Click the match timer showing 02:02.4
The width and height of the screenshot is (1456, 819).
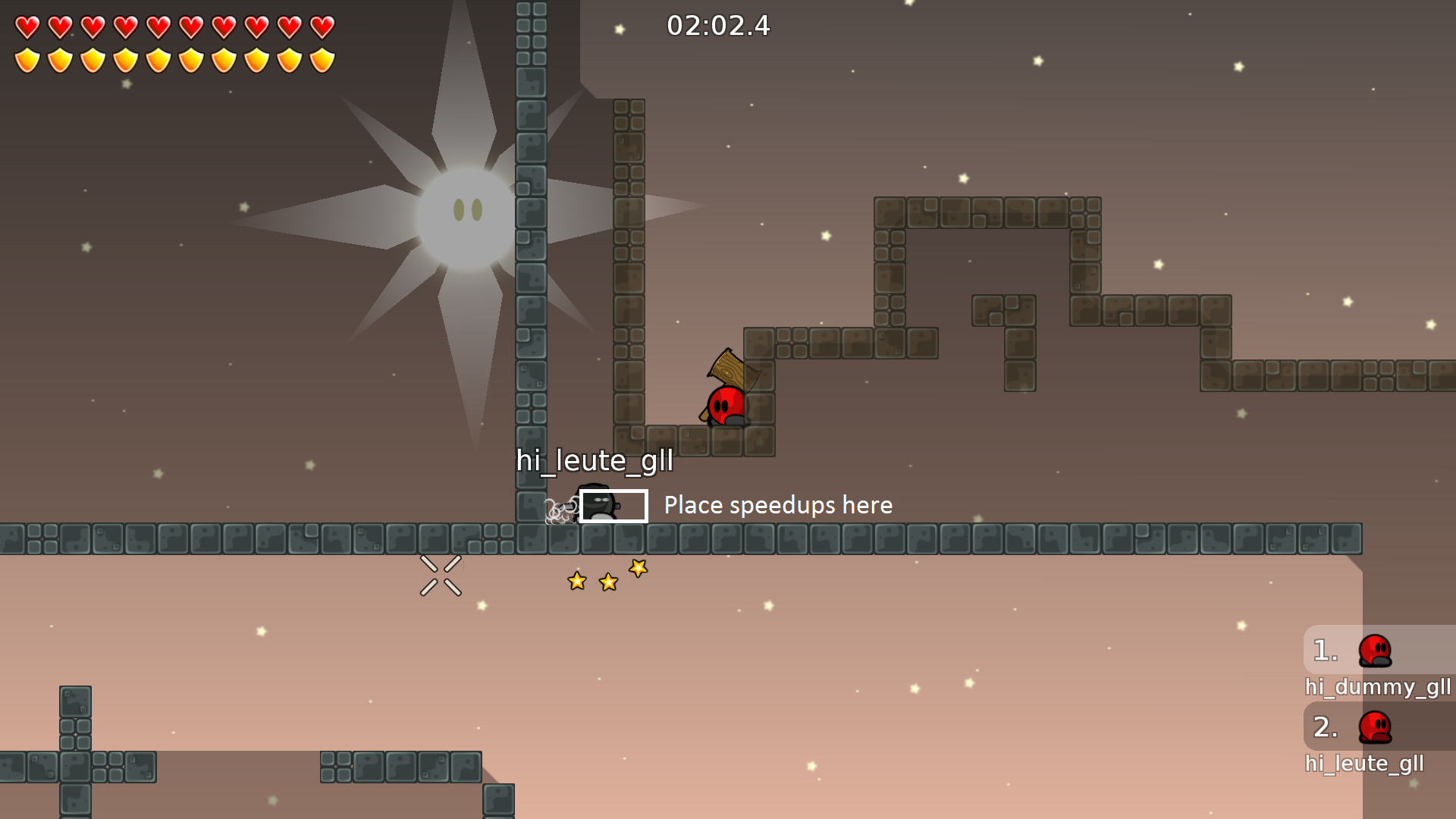pyautogui.click(x=718, y=27)
